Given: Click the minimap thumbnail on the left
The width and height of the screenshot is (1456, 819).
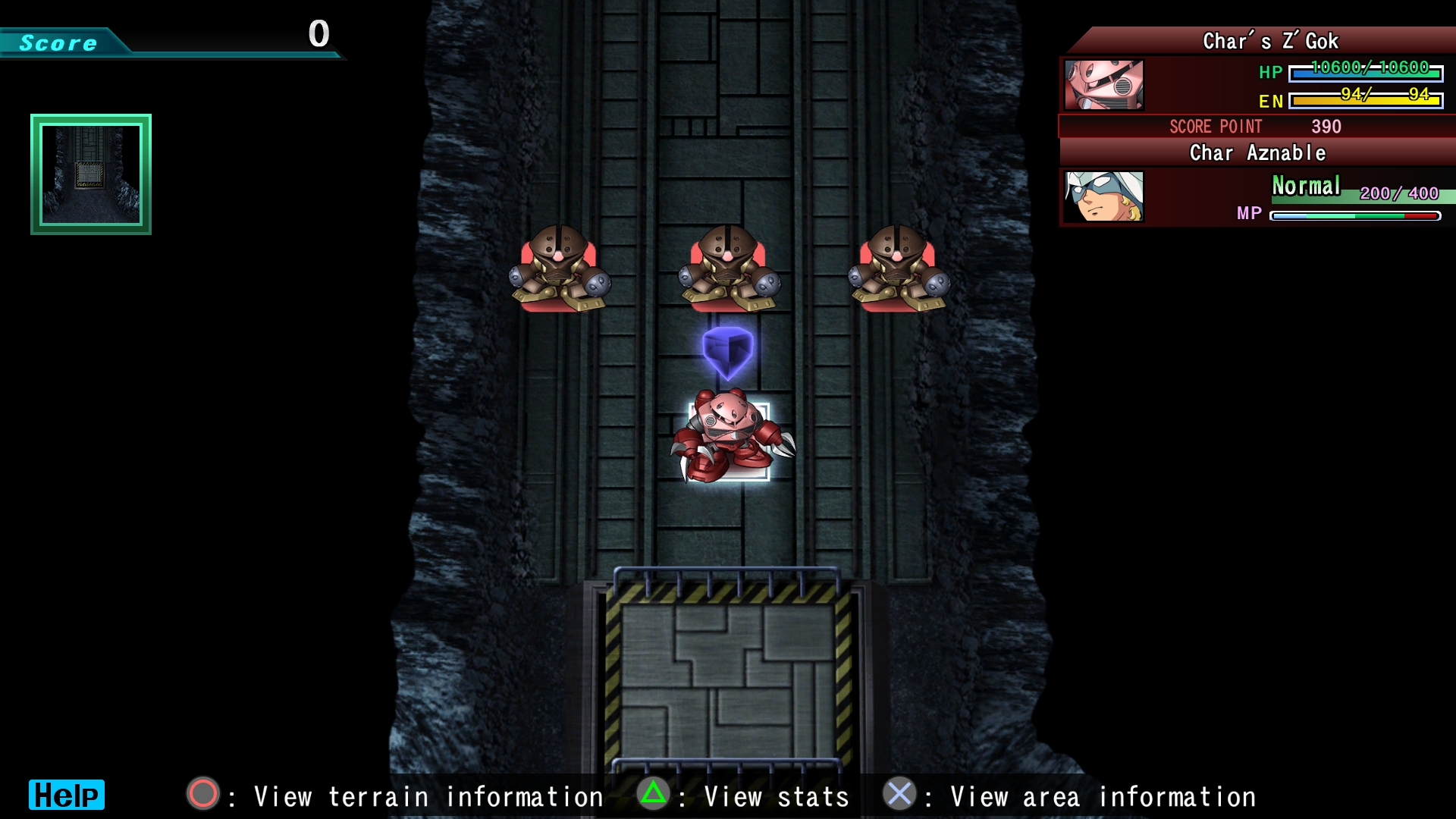Looking at the screenshot, I should (x=89, y=174).
